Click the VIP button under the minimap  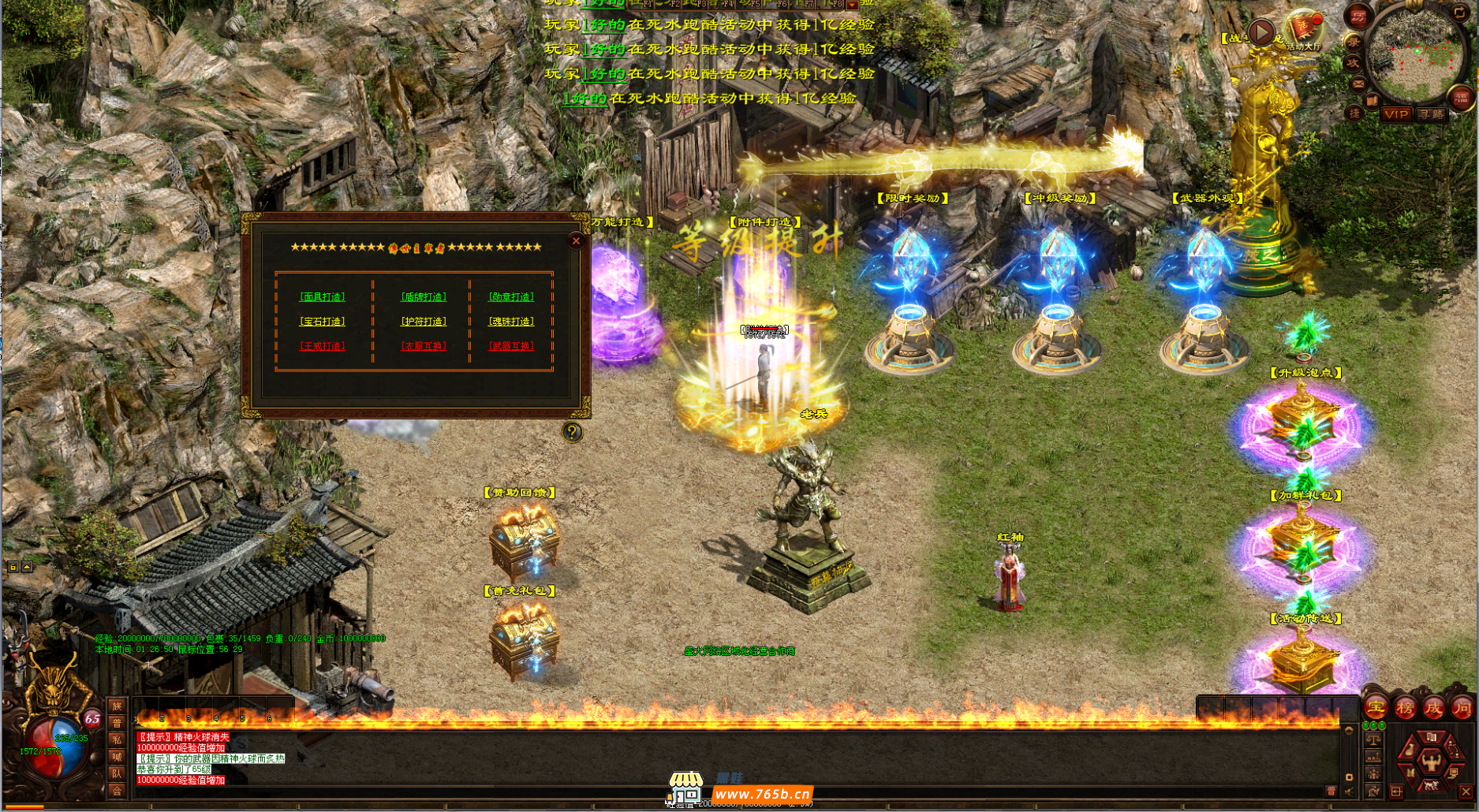click(1396, 114)
